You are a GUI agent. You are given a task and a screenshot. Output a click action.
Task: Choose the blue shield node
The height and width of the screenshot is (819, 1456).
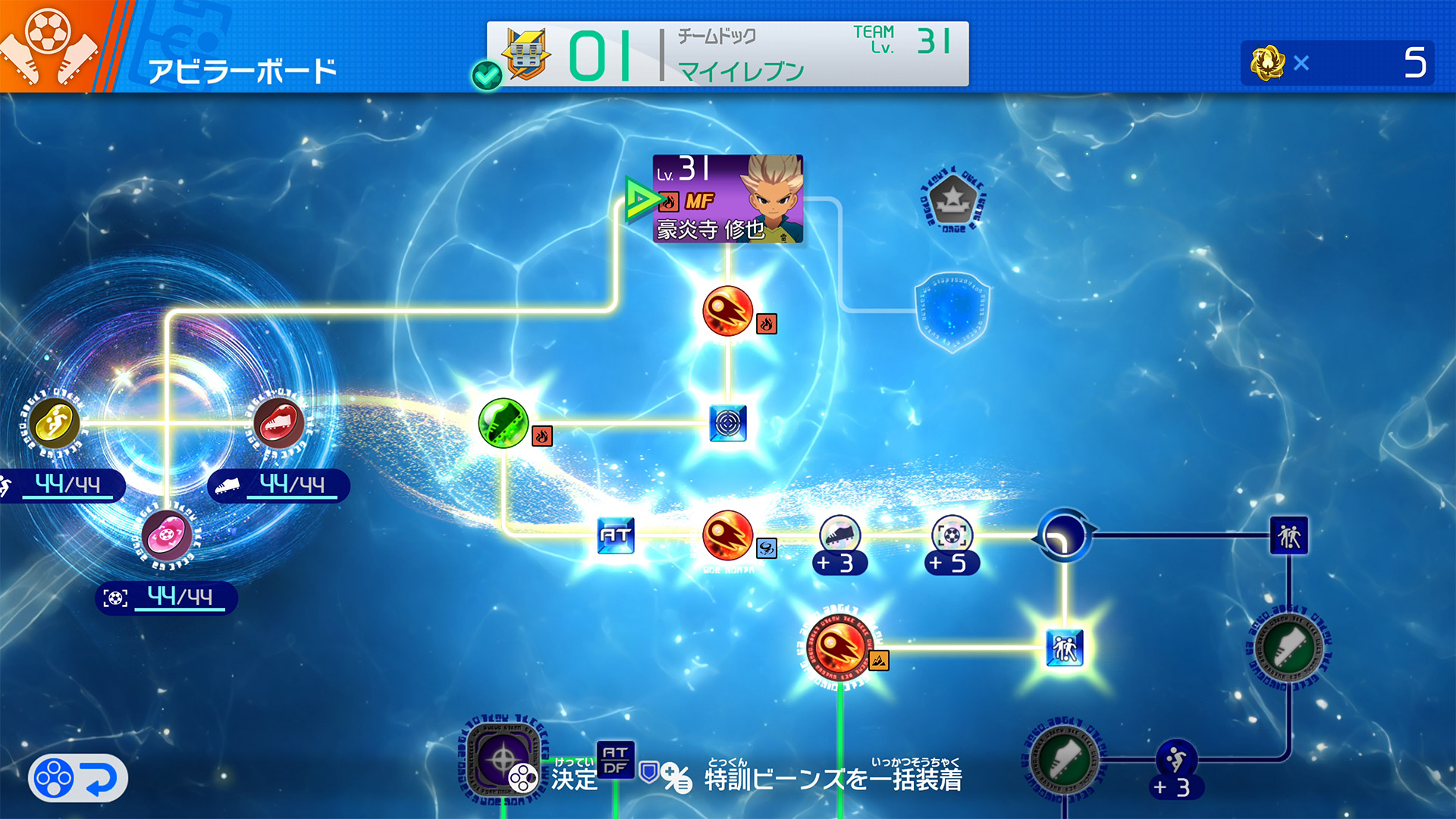click(952, 311)
